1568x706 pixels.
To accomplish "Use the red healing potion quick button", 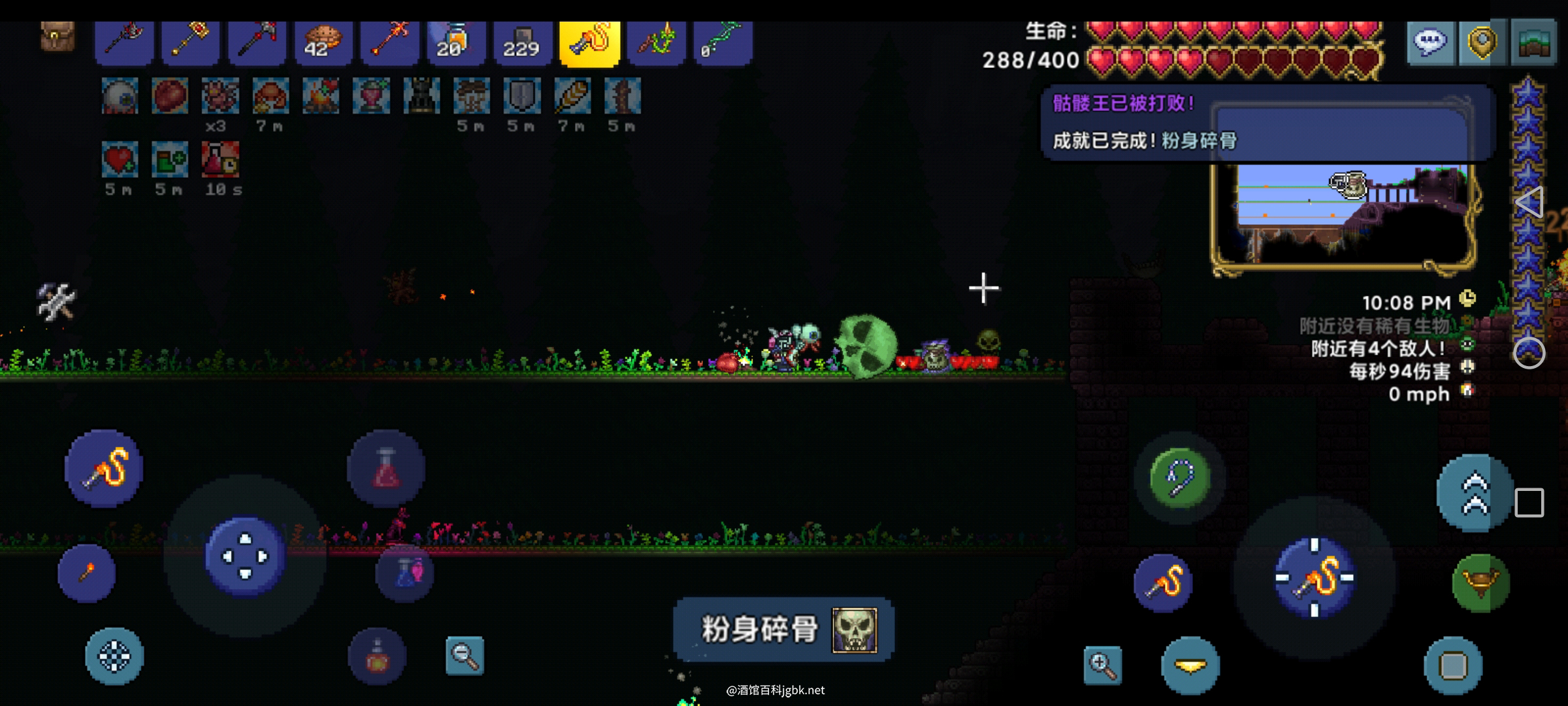I will click(x=385, y=468).
